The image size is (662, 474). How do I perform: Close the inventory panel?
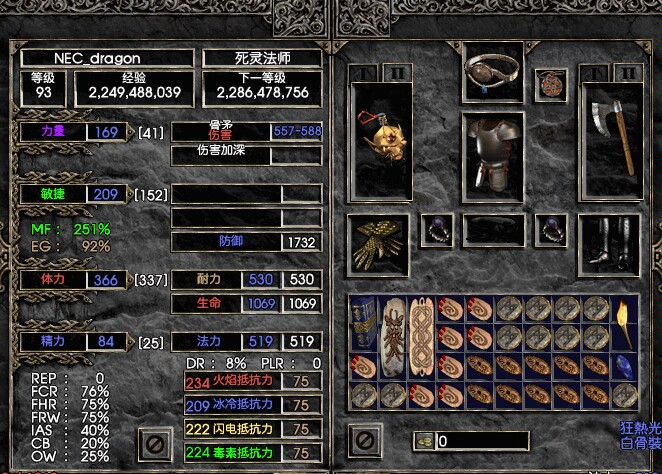[x=364, y=440]
